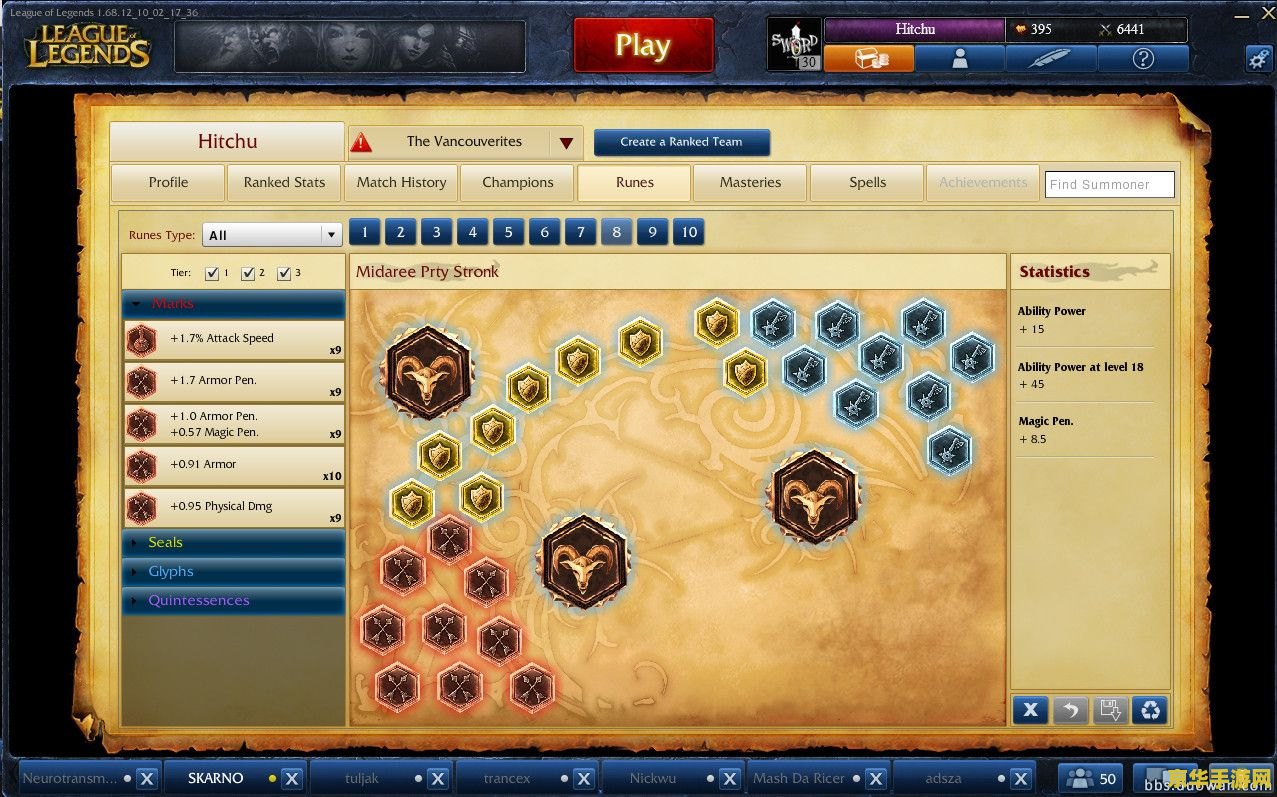The width and height of the screenshot is (1277, 797).
Task: Go to the Spells tab
Action: (867, 182)
